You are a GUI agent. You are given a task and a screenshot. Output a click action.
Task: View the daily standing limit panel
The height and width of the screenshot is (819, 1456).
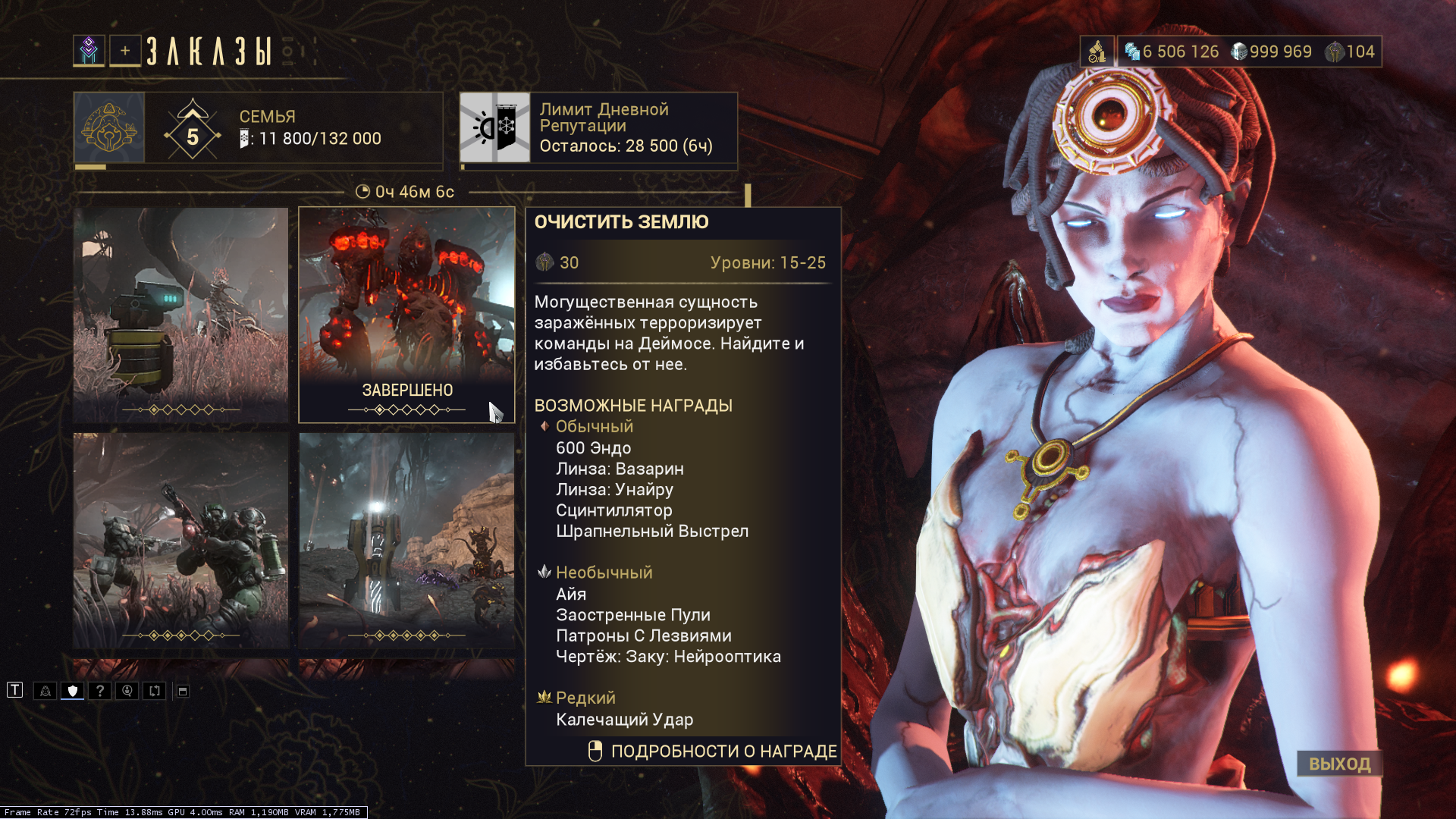click(598, 127)
